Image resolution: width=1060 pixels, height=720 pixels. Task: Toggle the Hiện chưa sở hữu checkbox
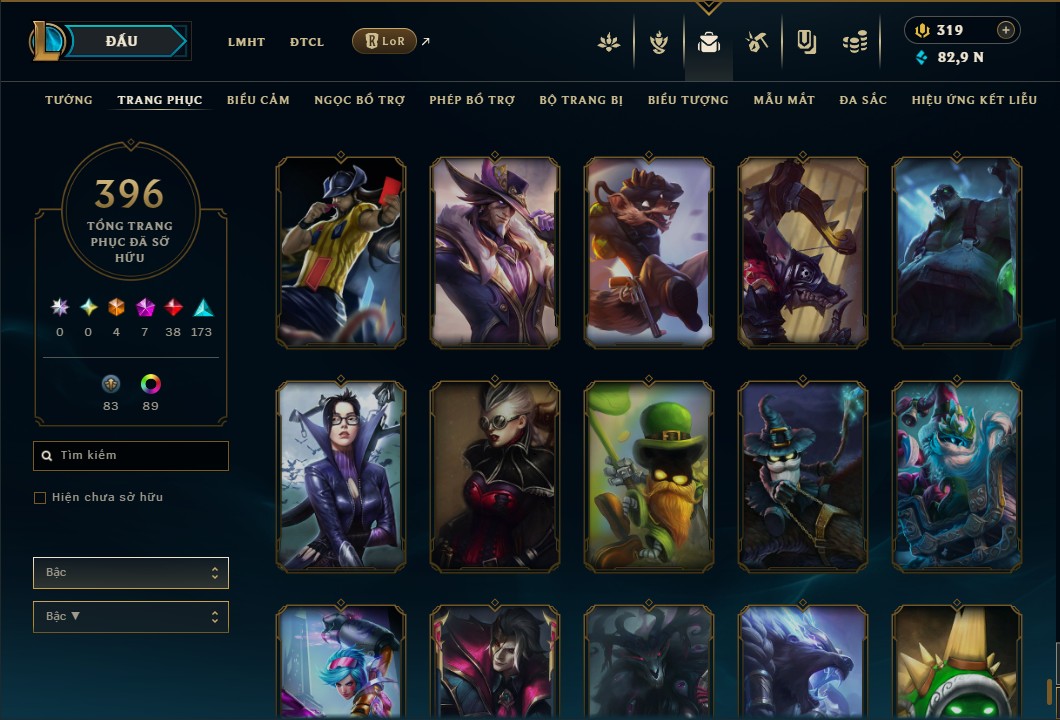[x=40, y=498]
